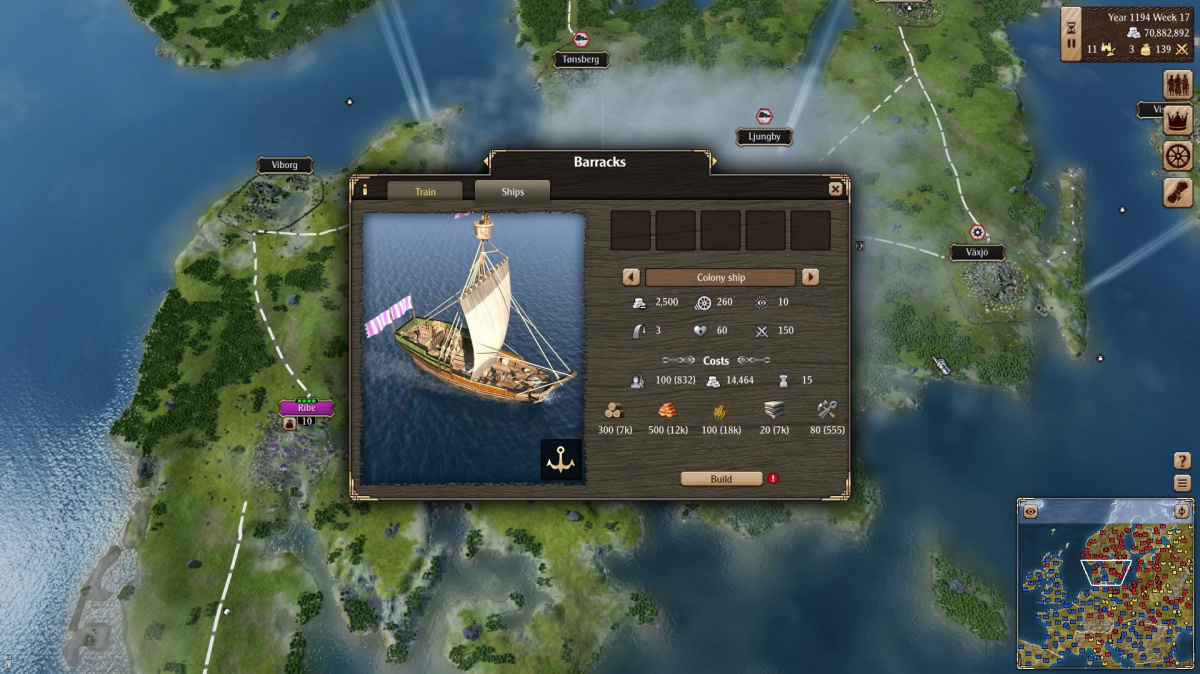
Task: Open the main menu hamburger button
Action: 1182,483
